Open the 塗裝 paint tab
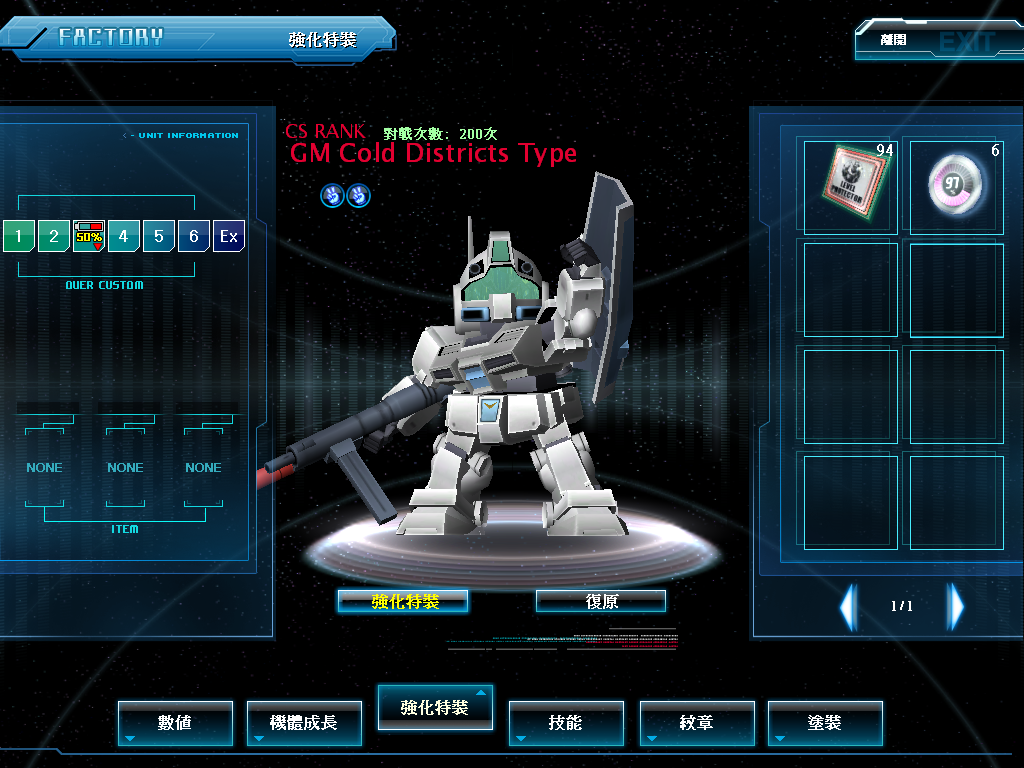The image size is (1024, 768). 825,723
